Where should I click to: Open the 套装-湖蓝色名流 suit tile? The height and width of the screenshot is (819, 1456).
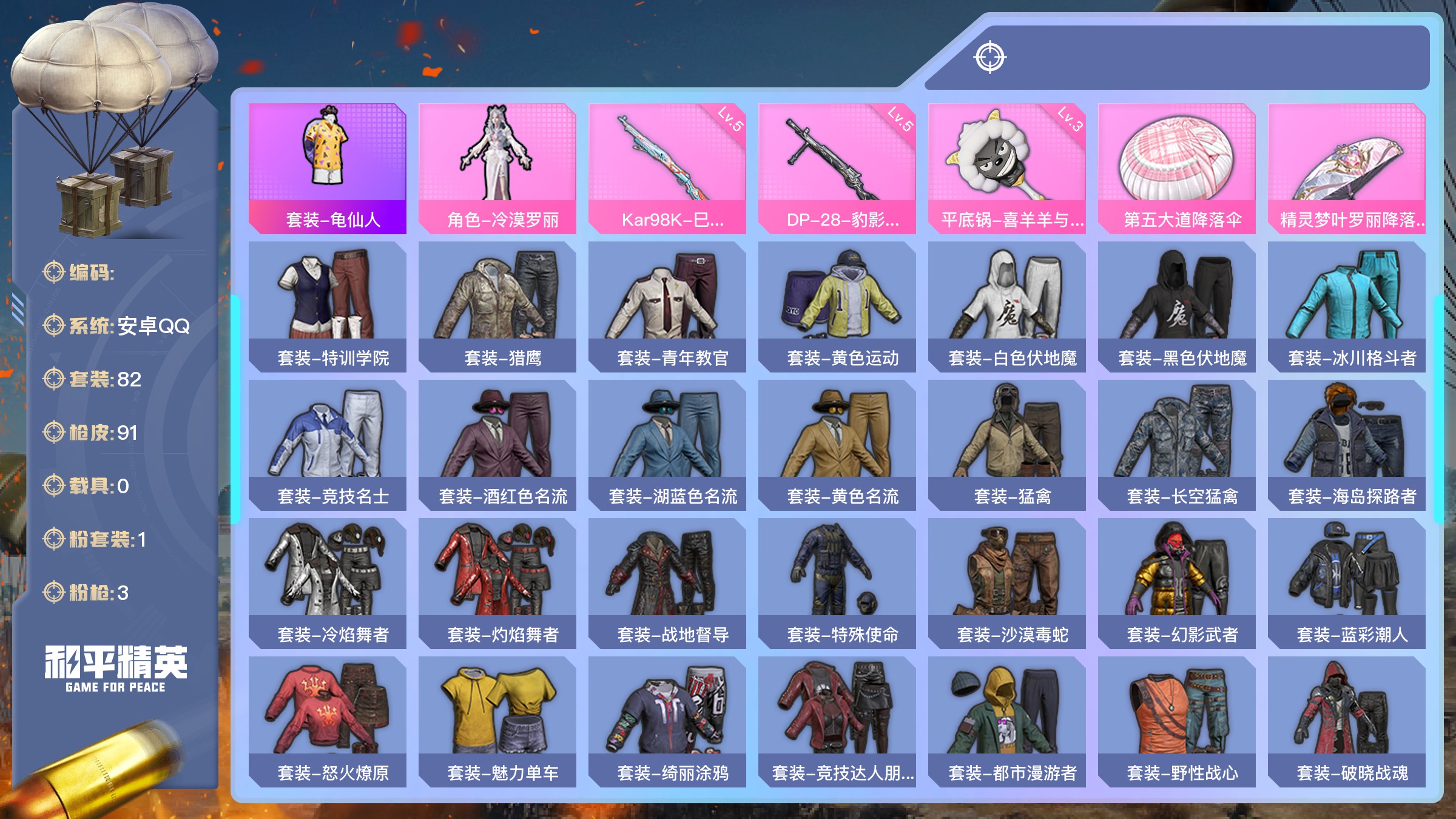point(667,445)
